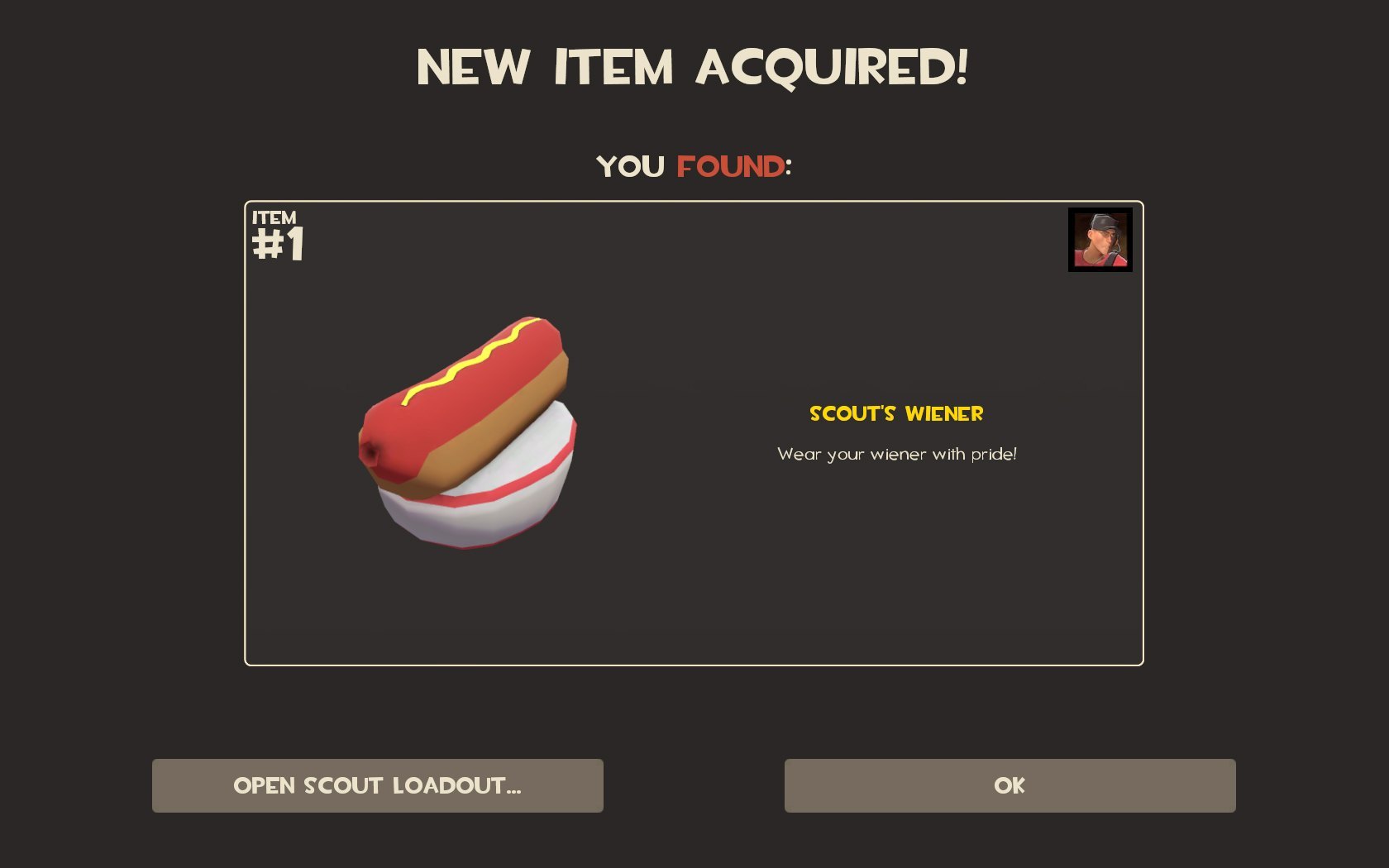Confirm the new item with OK
This screenshot has width=1389, height=868.
pyautogui.click(x=1010, y=785)
